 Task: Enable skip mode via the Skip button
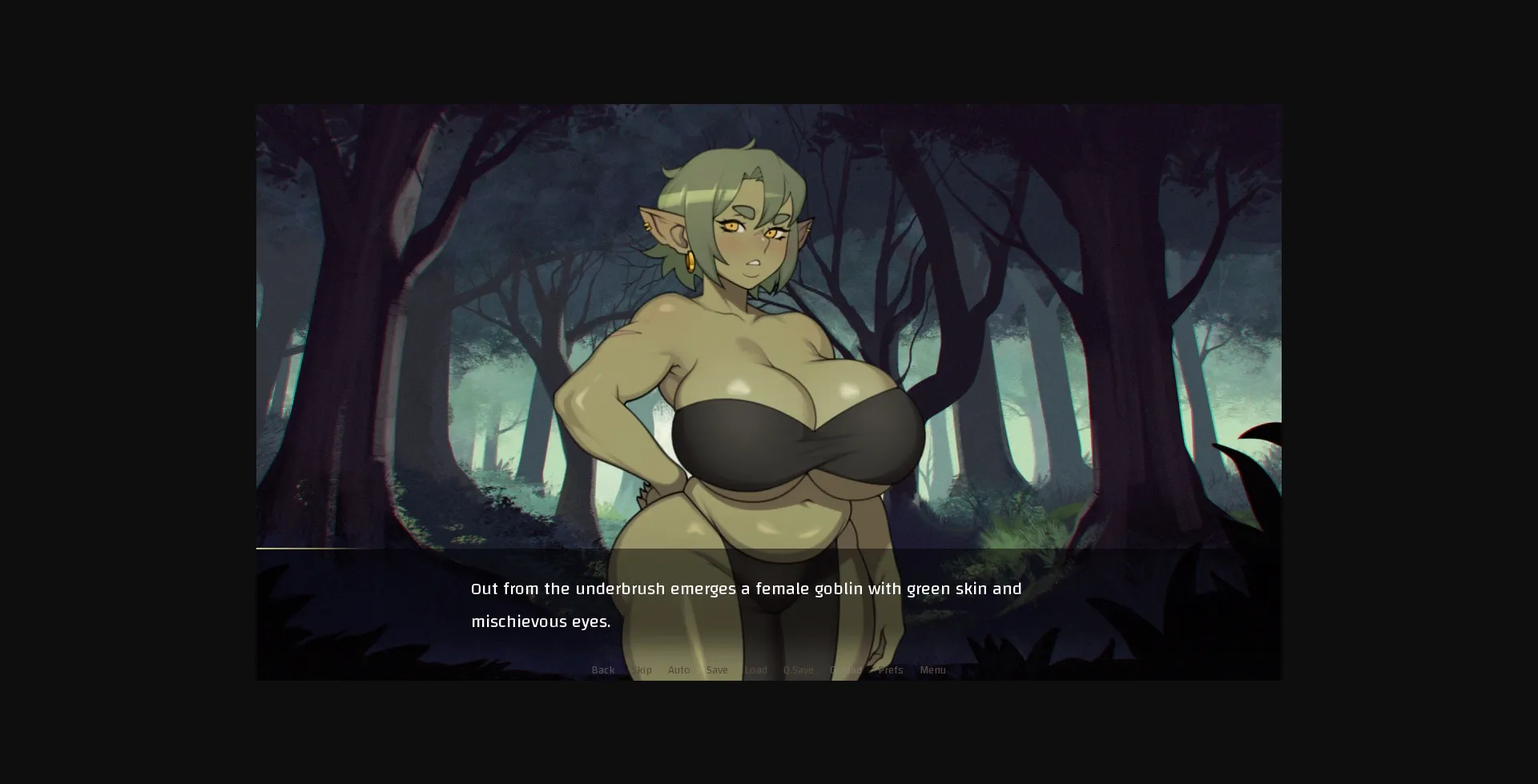pyautogui.click(x=642, y=669)
